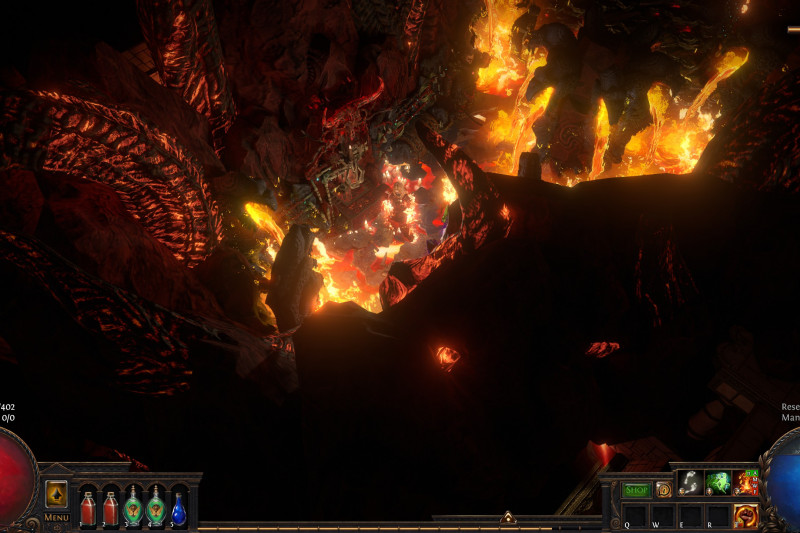Activate the fiery orange skill icon

pos(746,483)
